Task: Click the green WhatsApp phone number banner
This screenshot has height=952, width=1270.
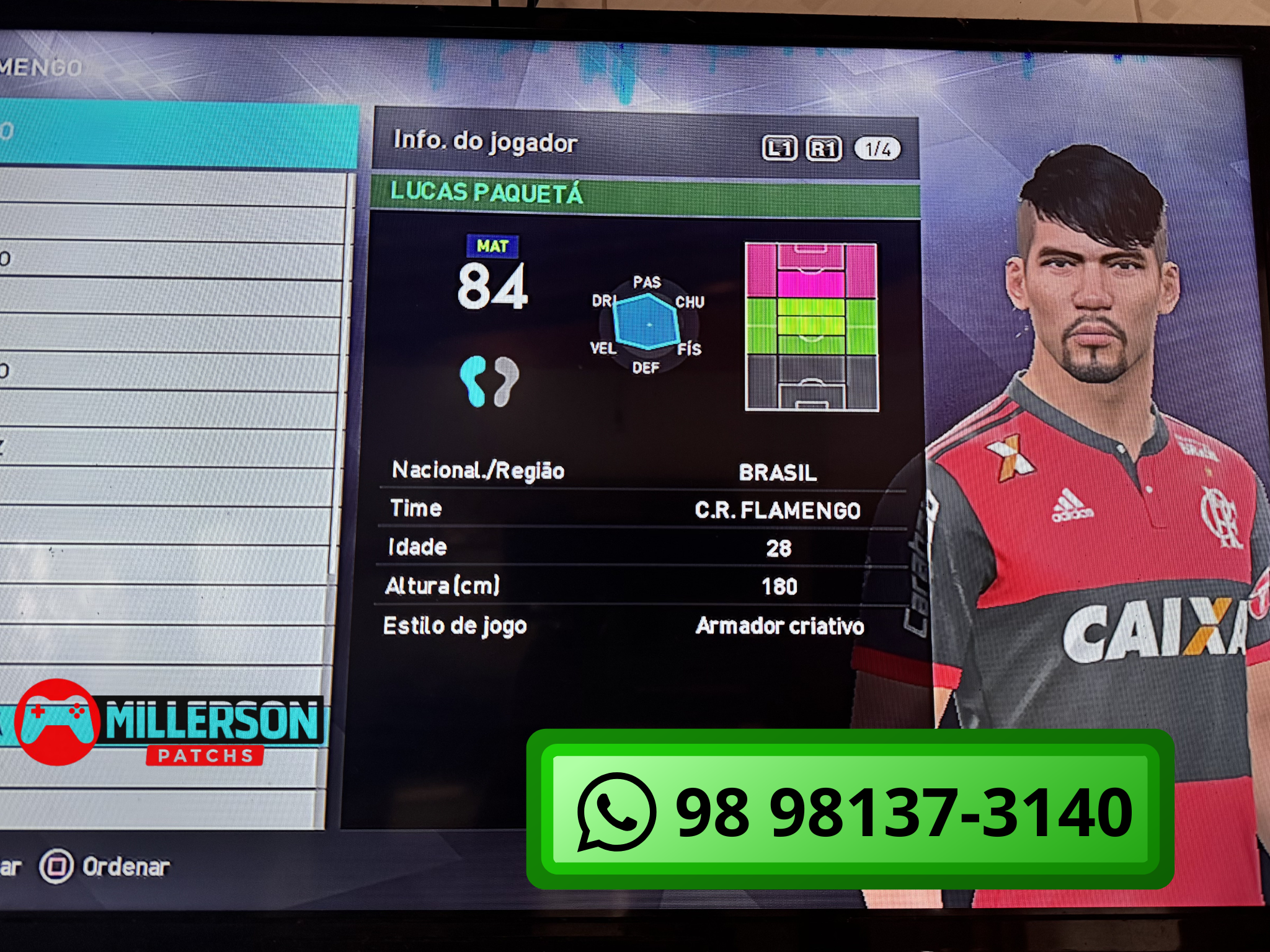Action: (850, 809)
